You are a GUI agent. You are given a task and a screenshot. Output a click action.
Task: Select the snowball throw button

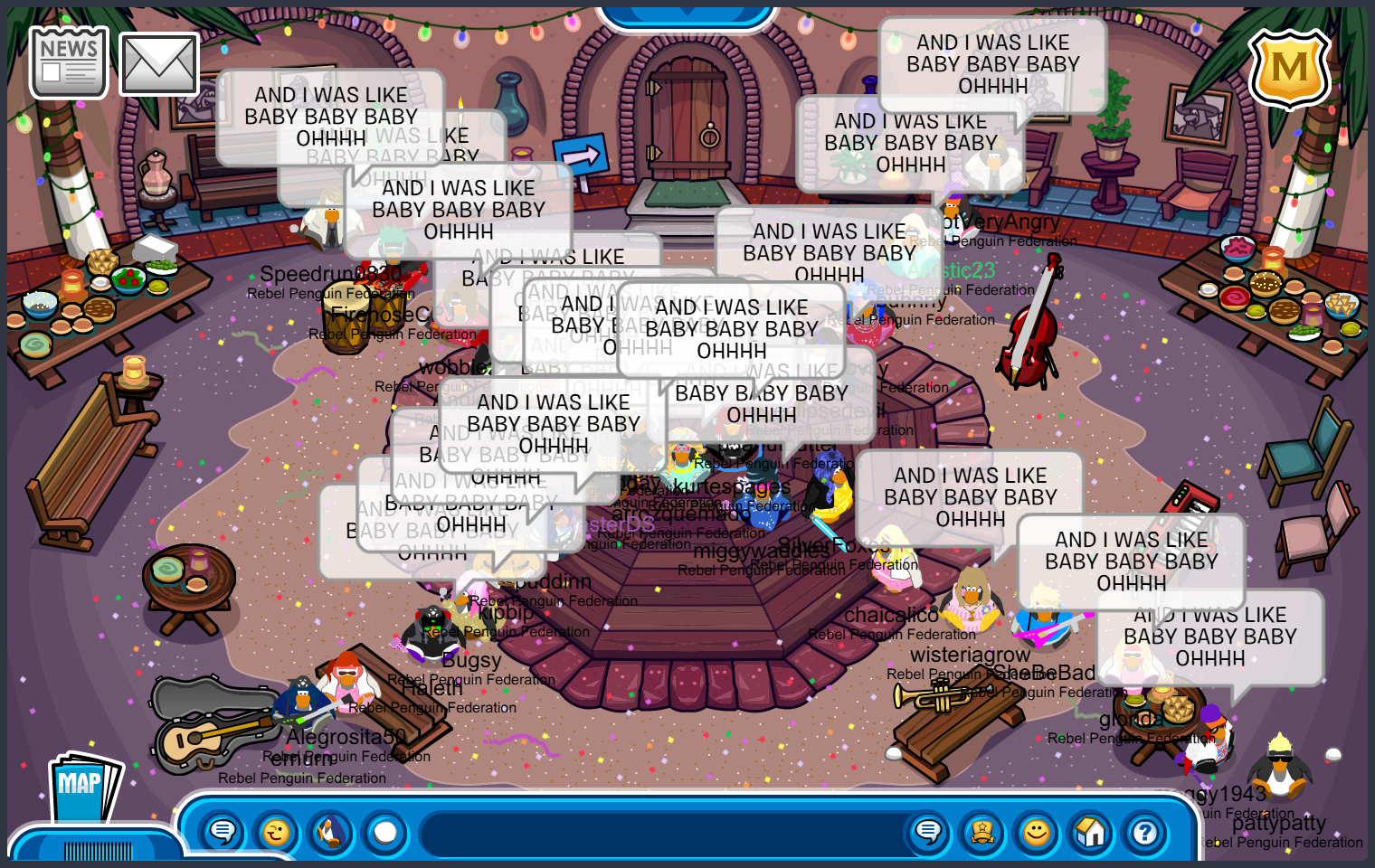coord(385,832)
